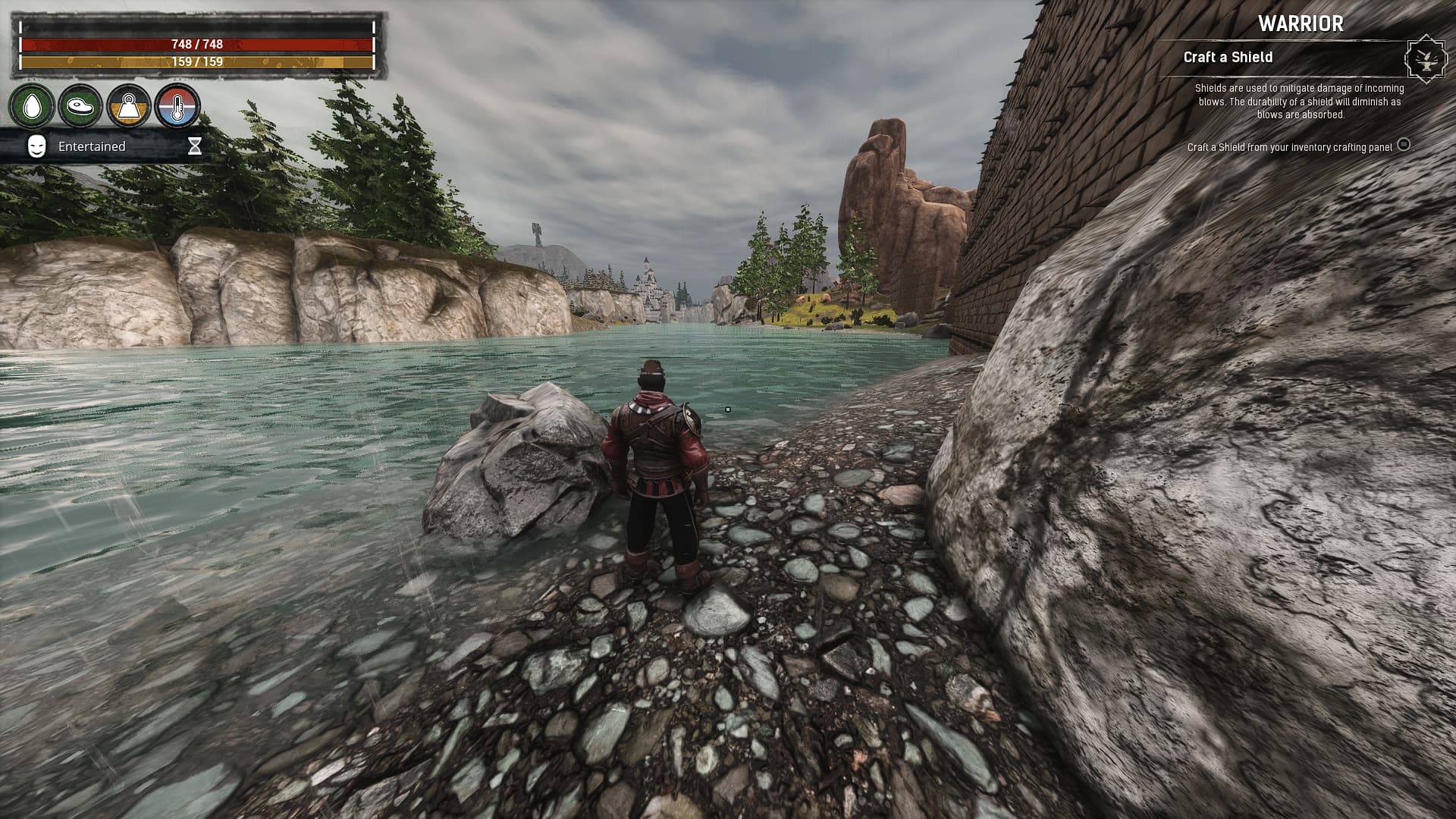Select the meat hunger status icon

[80, 105]
